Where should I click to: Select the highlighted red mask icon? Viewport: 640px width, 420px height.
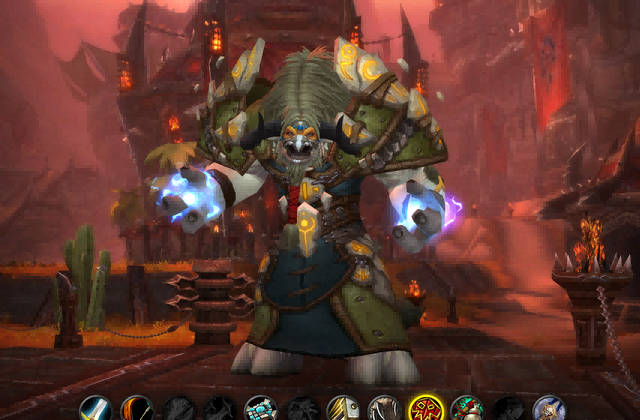click(425, 409)
